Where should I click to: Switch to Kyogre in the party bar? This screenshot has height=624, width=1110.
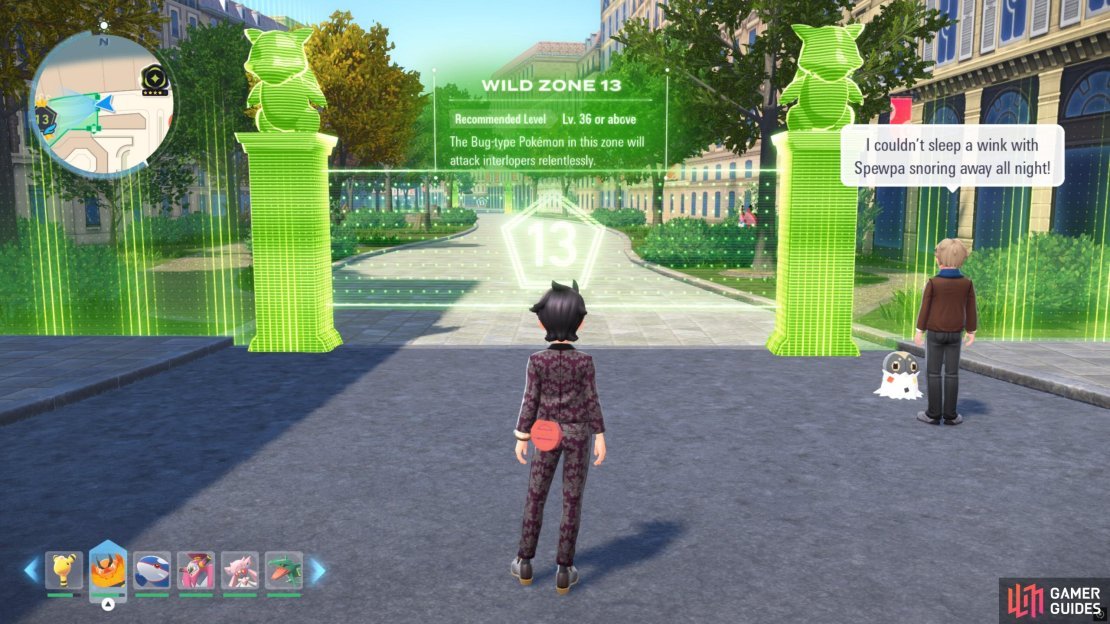(x=152, y=571)
